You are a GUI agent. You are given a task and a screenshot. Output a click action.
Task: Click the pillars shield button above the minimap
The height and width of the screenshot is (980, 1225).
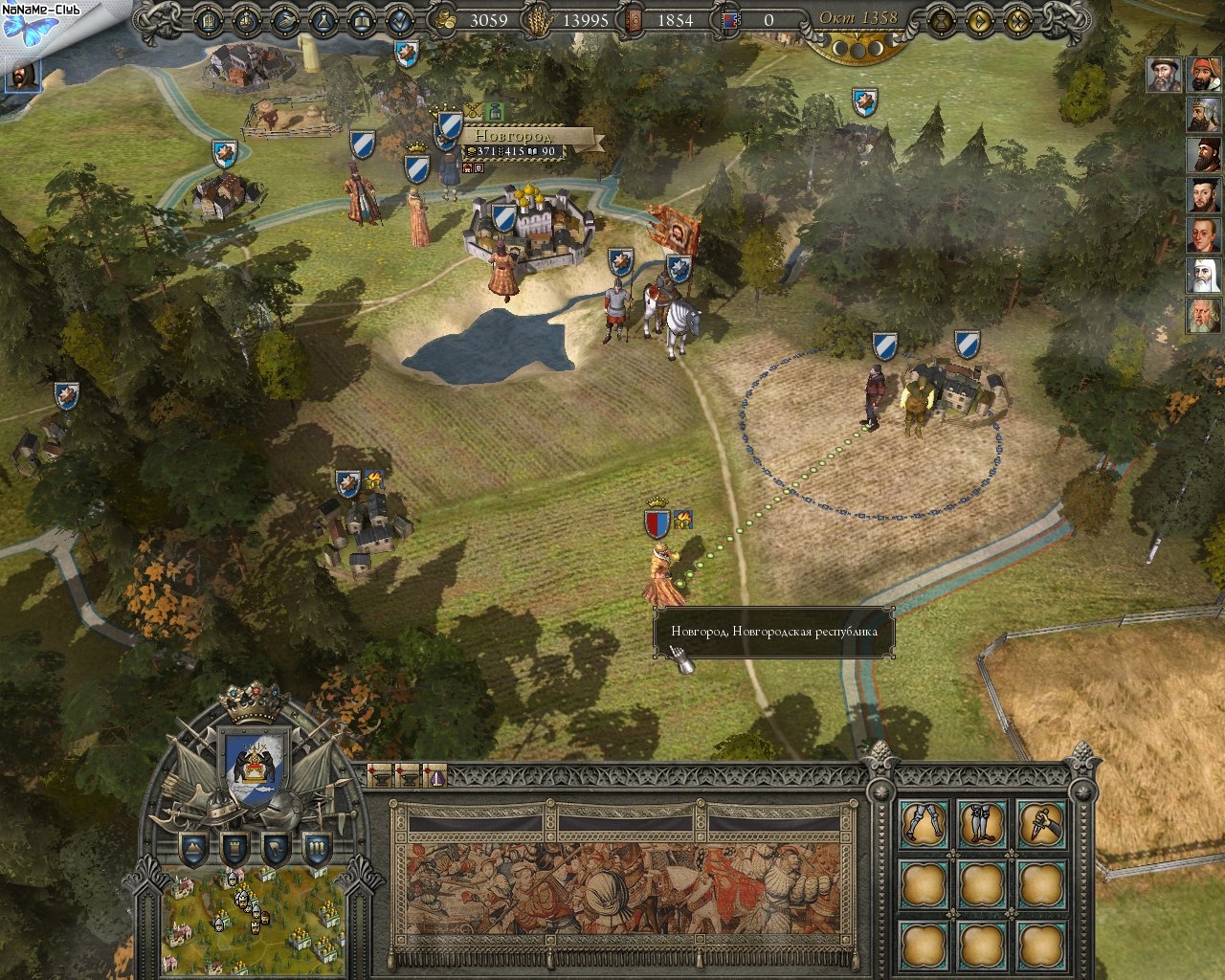pos(318,847)
